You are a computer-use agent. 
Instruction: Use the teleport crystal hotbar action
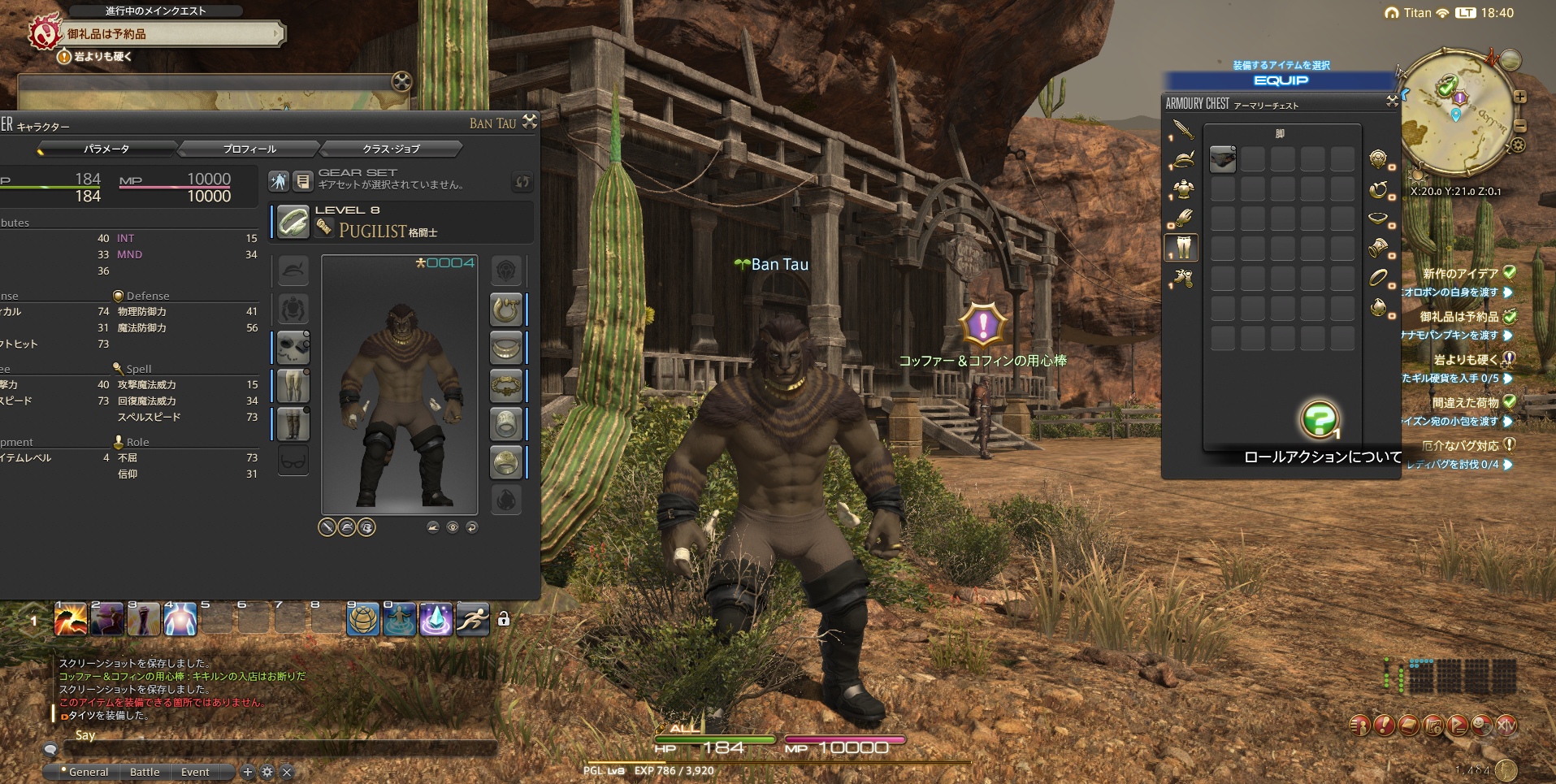tap(436, 620)
